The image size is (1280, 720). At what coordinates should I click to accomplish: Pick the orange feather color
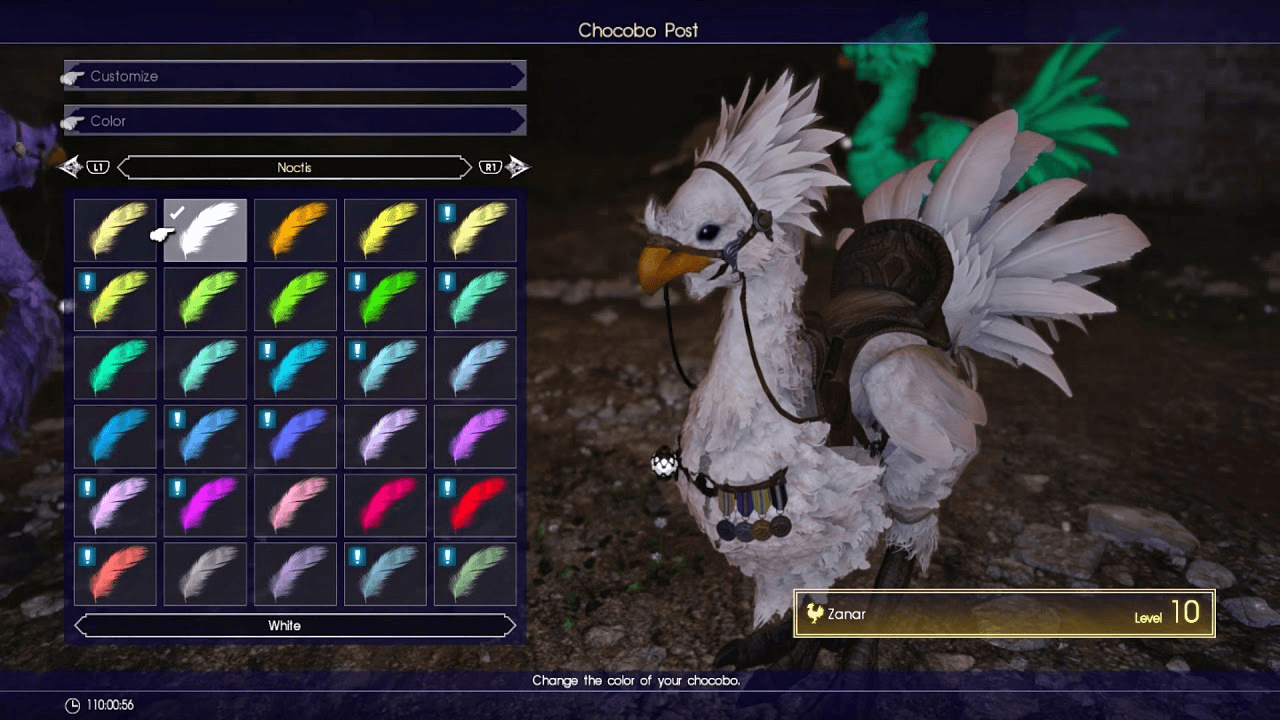[x=295, y=230]
